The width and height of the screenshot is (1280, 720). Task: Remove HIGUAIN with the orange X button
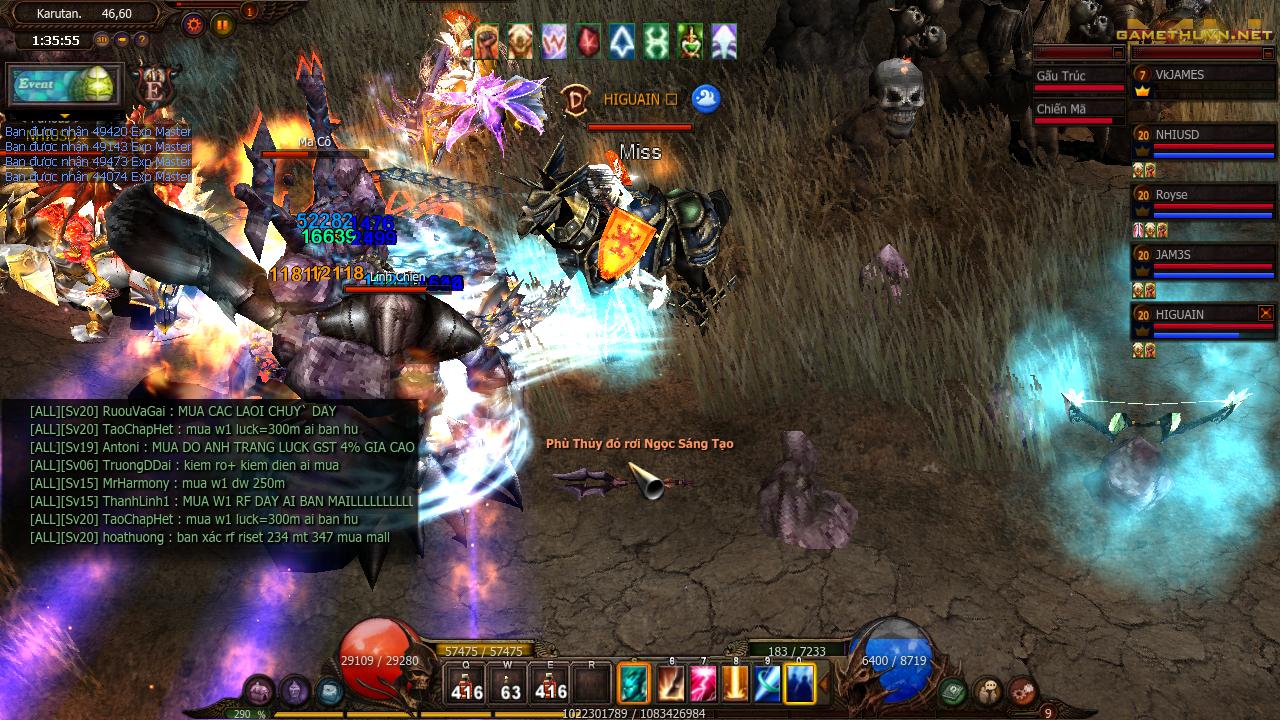pyautogui.click(x=1266, y=313)
